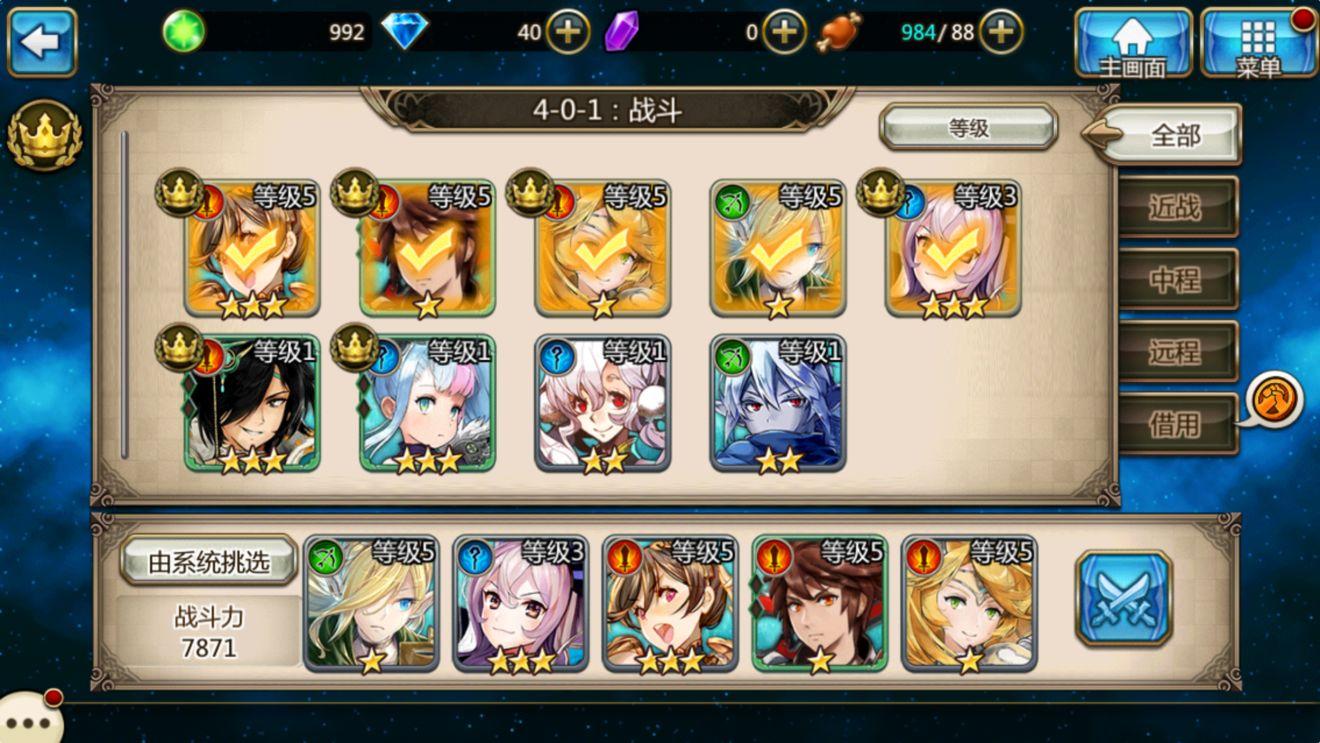
Task: Open the 等级 sort dropdown
Action: click(968, 127)
